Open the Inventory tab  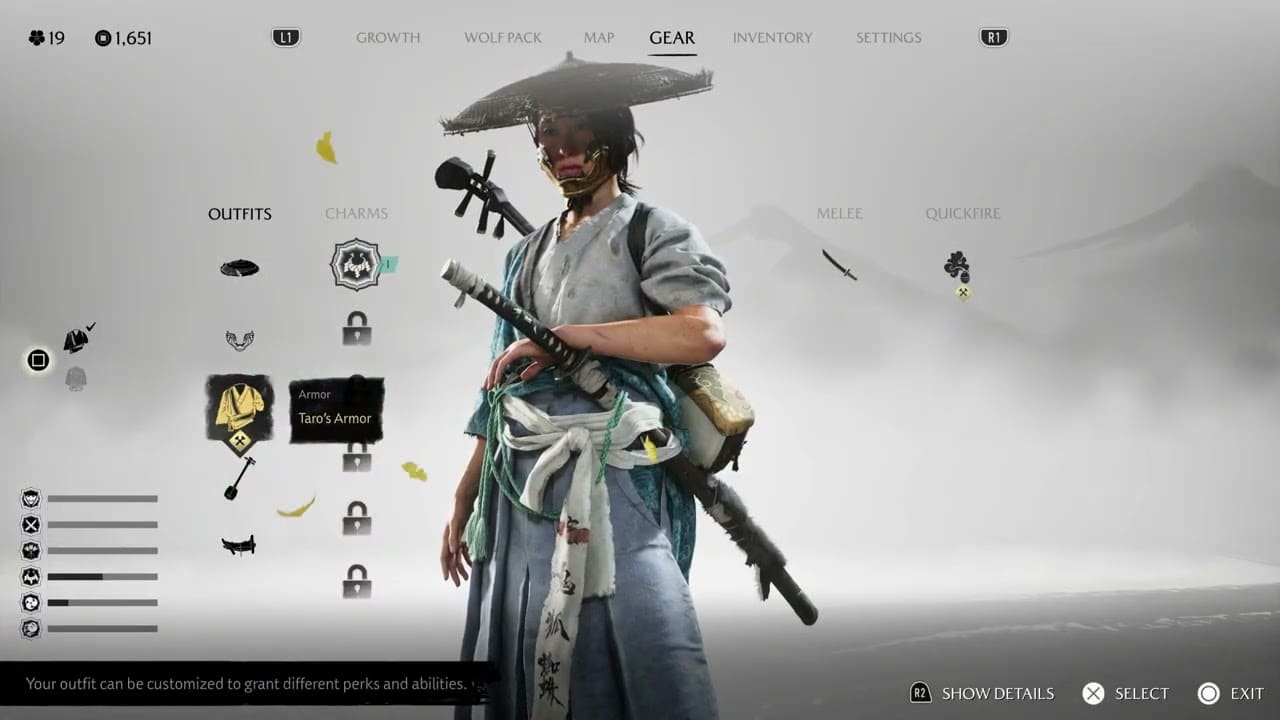(x=772, y=38)
